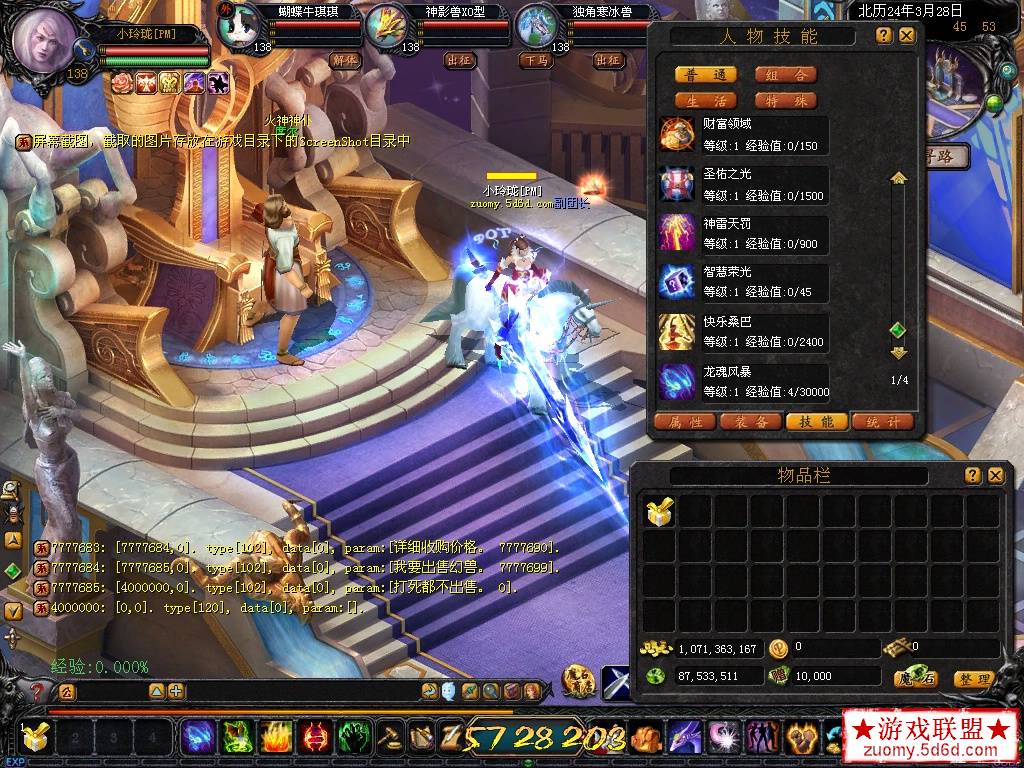Click the skill list scroll-down arrow
Viewport: 1024px width, 768px height.
[x=898, y=353]
